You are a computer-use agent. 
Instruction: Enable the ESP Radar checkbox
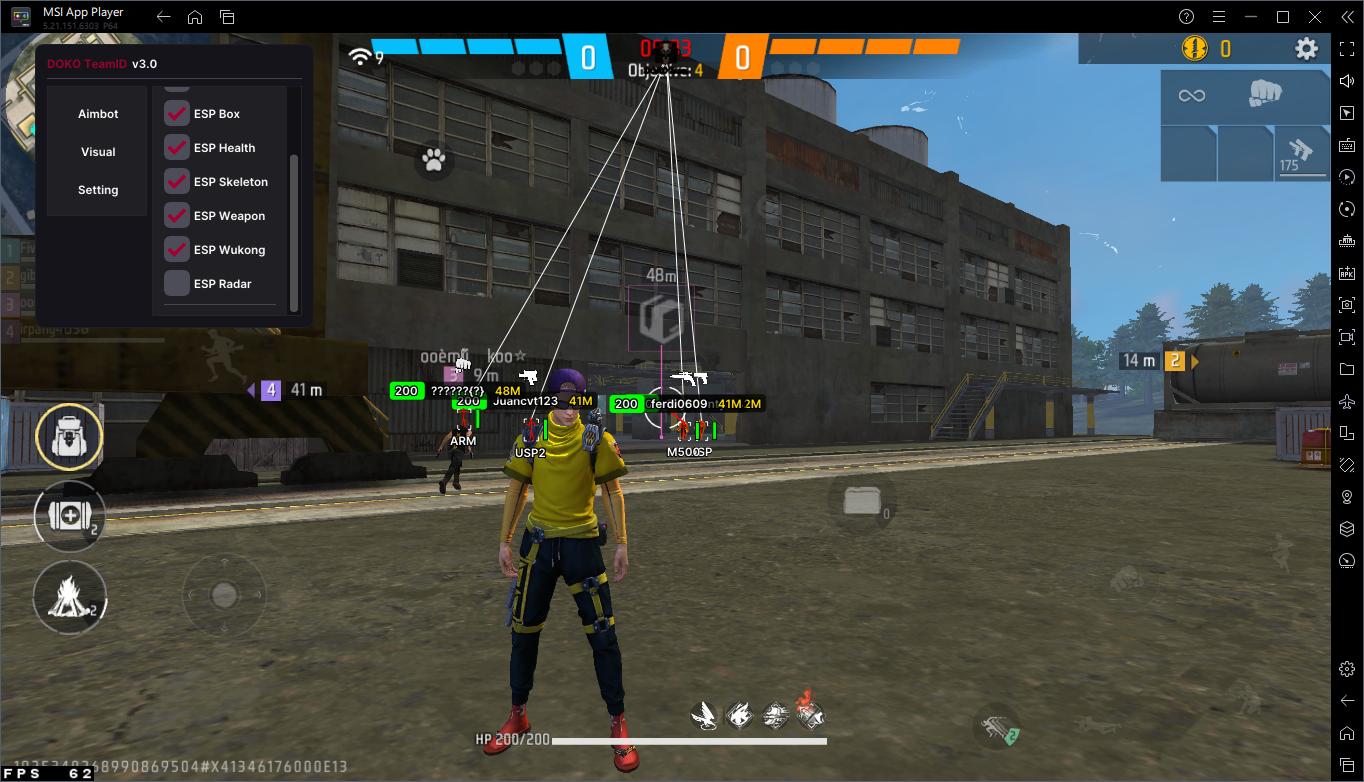pos(177,284)
